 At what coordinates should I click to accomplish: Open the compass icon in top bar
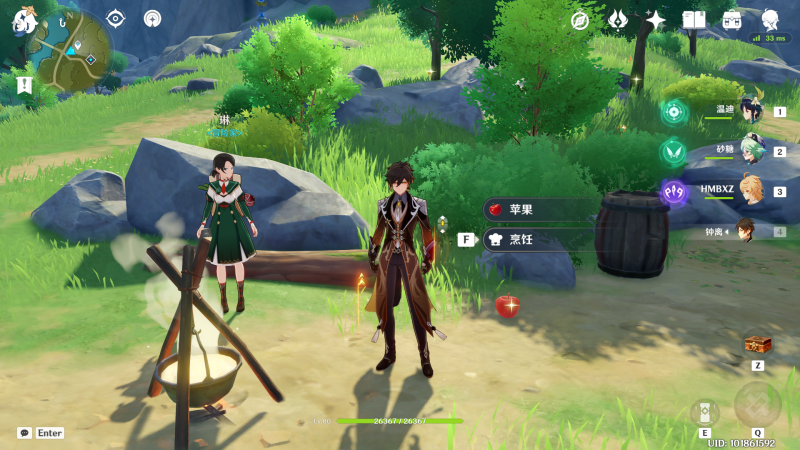pyautogui.click(x=580, y=20)
